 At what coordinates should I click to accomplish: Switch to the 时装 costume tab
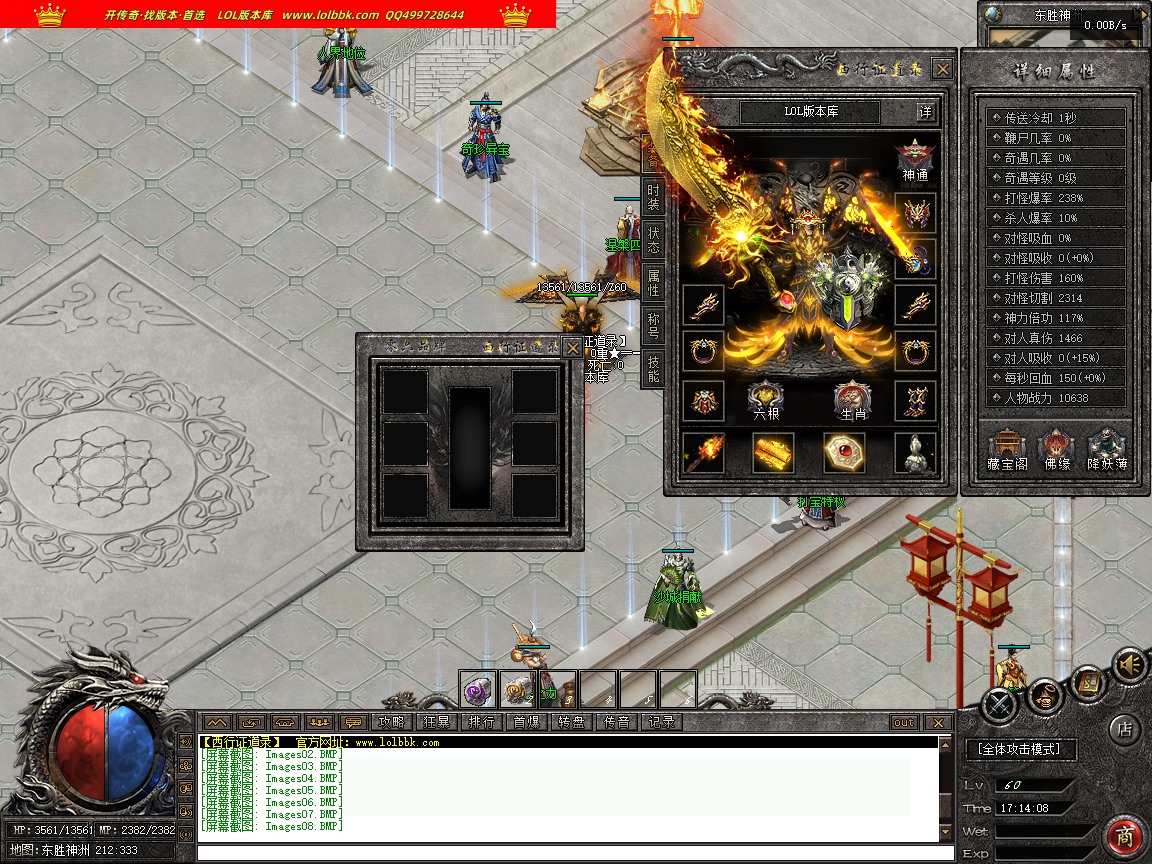[653, 197]
